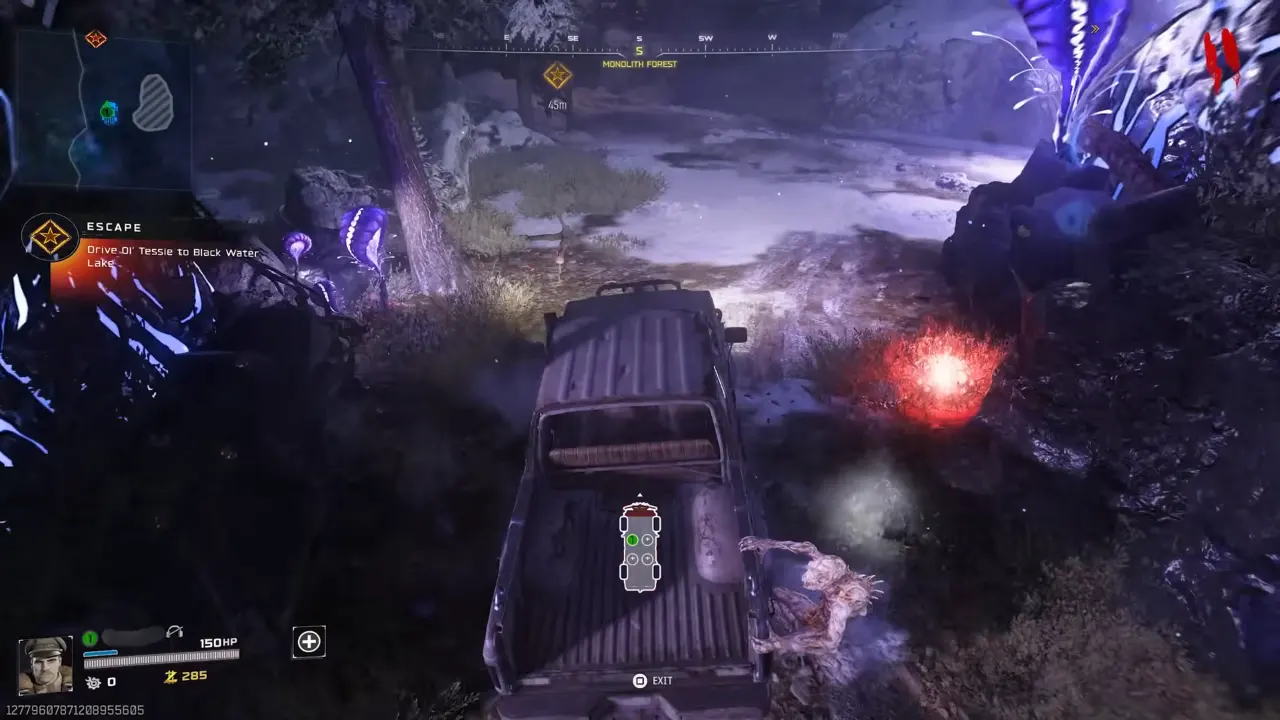The width and height of the screenshot is (1280, 720).
Task: Click the healing plus icon near the health bar
Action: tap(308, 642)
